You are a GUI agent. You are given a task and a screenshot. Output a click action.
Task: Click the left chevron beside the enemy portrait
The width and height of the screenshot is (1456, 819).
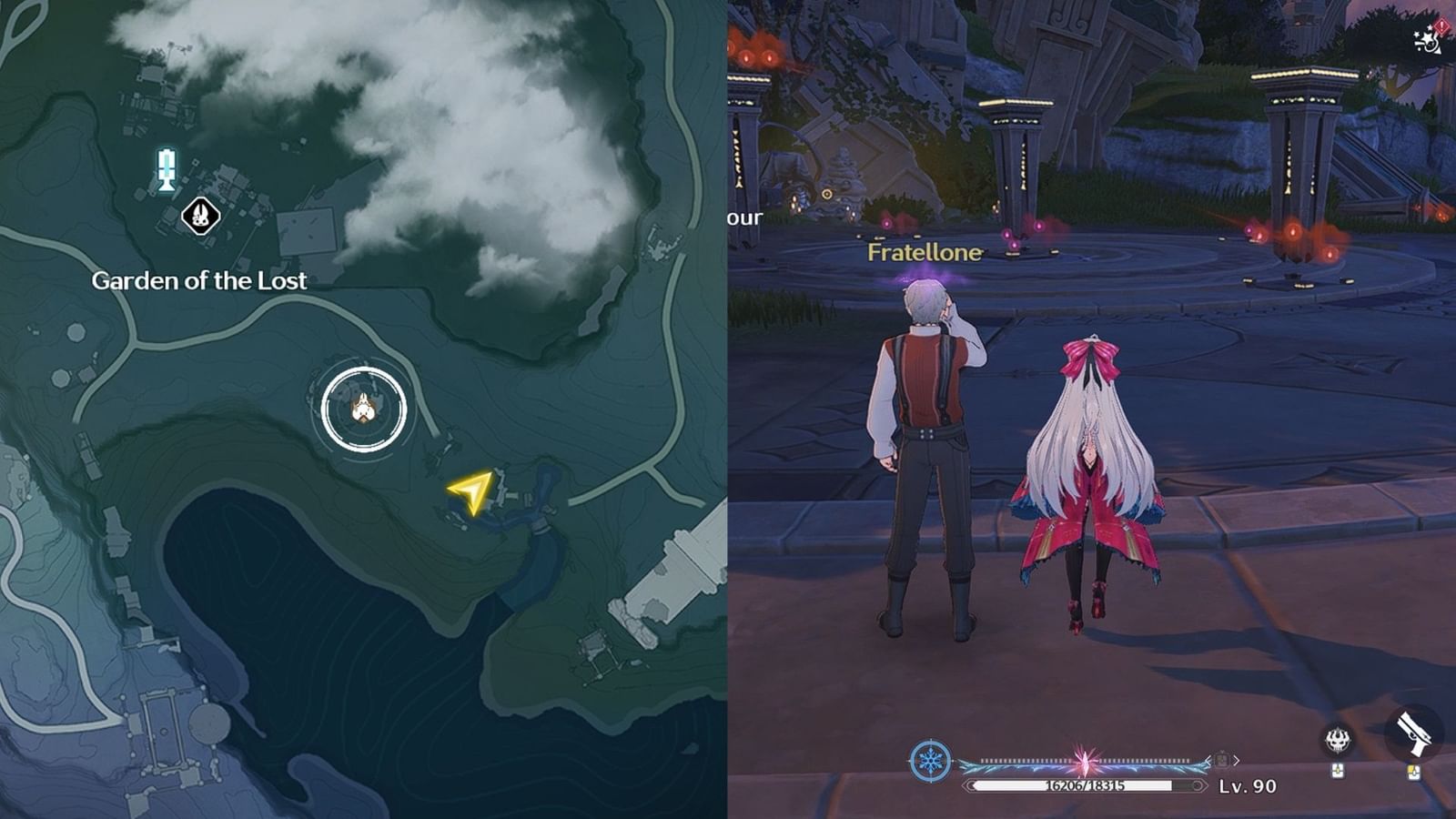(1208, 760)
